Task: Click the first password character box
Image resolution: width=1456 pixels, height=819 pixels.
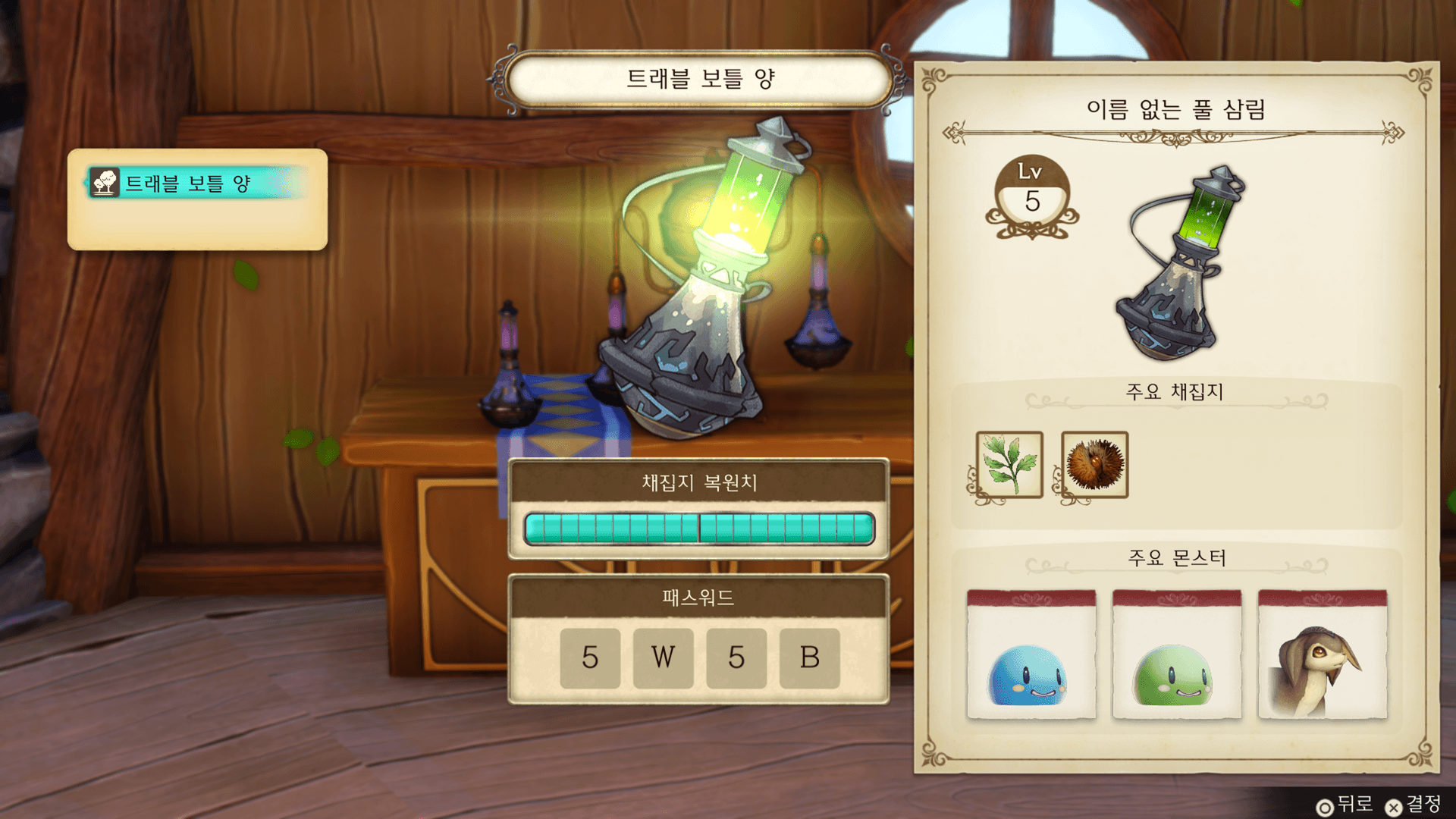Action: (590, 657)
